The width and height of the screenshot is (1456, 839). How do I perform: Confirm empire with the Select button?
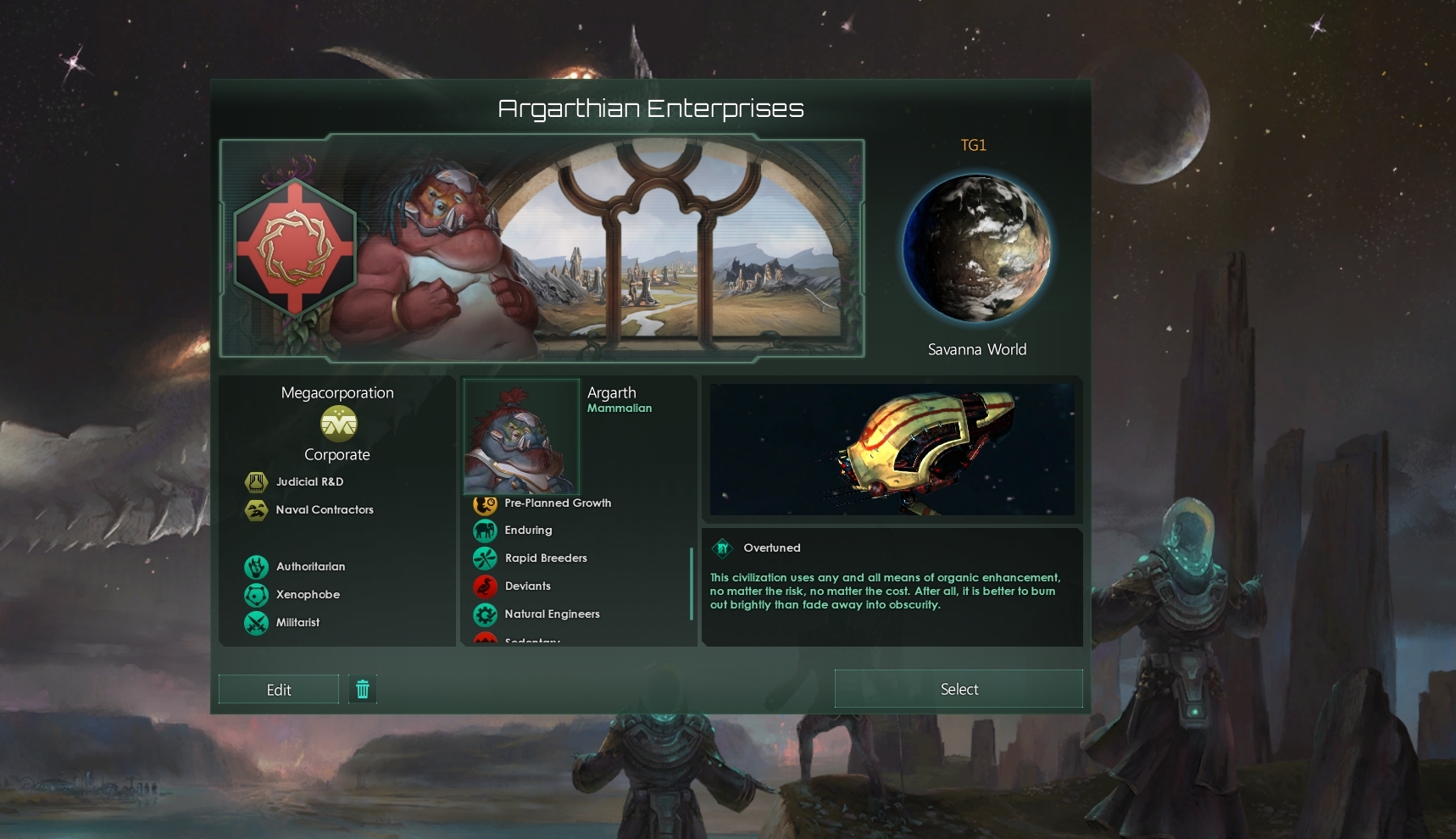pos(959,689)
